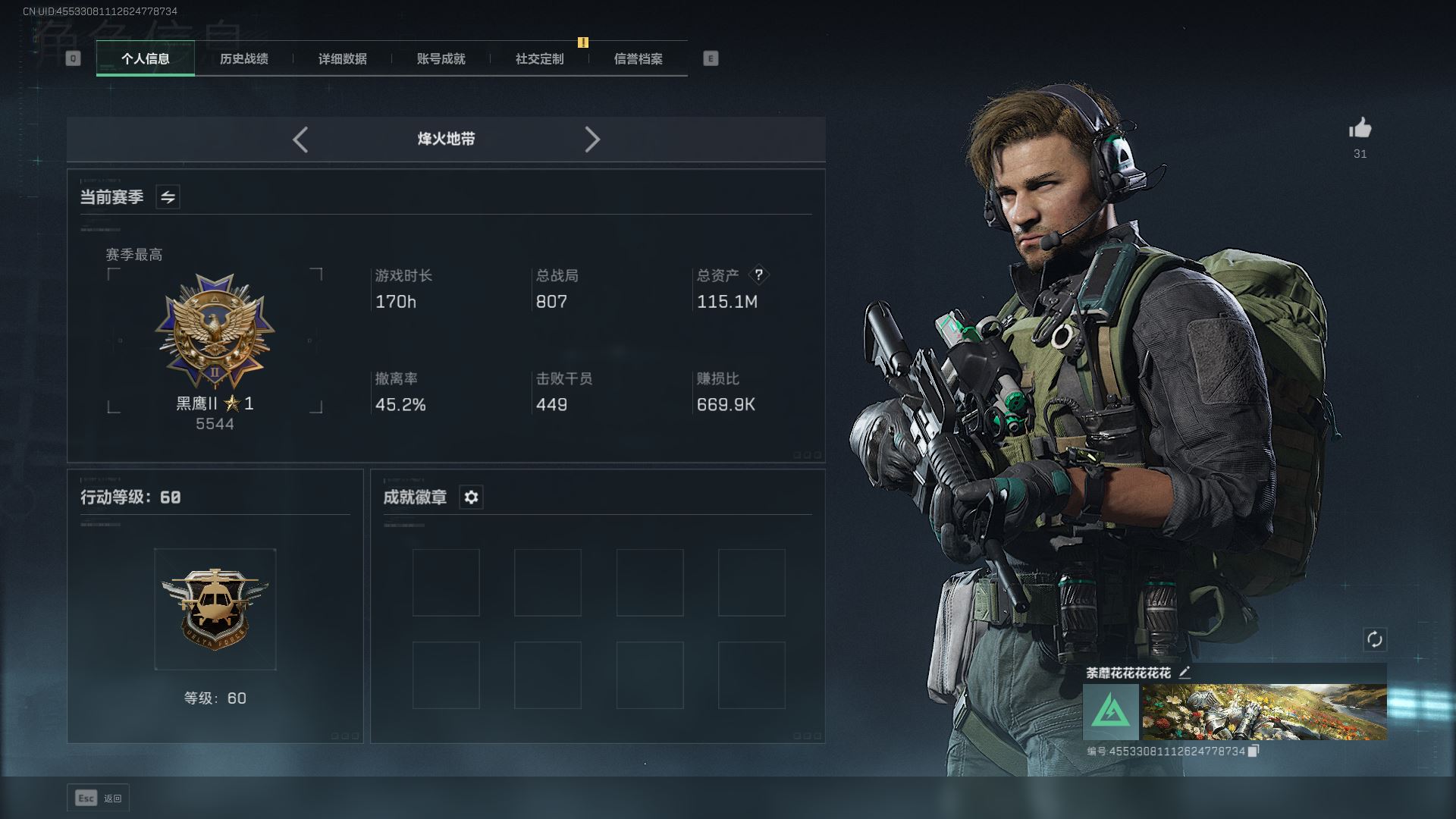Screen dimensions: 1456x819
Task: Copy the player ID number
Action: (1254, 751)
